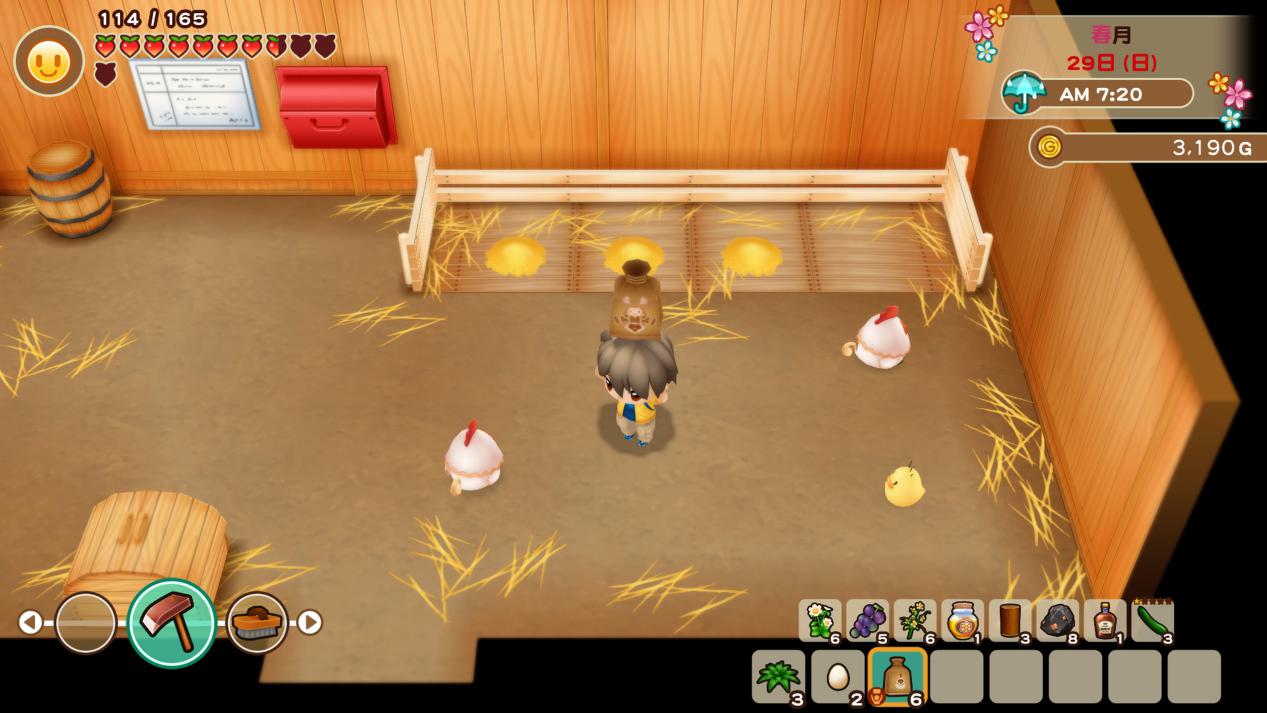
Task: Select the black ore chunk slot
Action: [x=1057, y=620]
